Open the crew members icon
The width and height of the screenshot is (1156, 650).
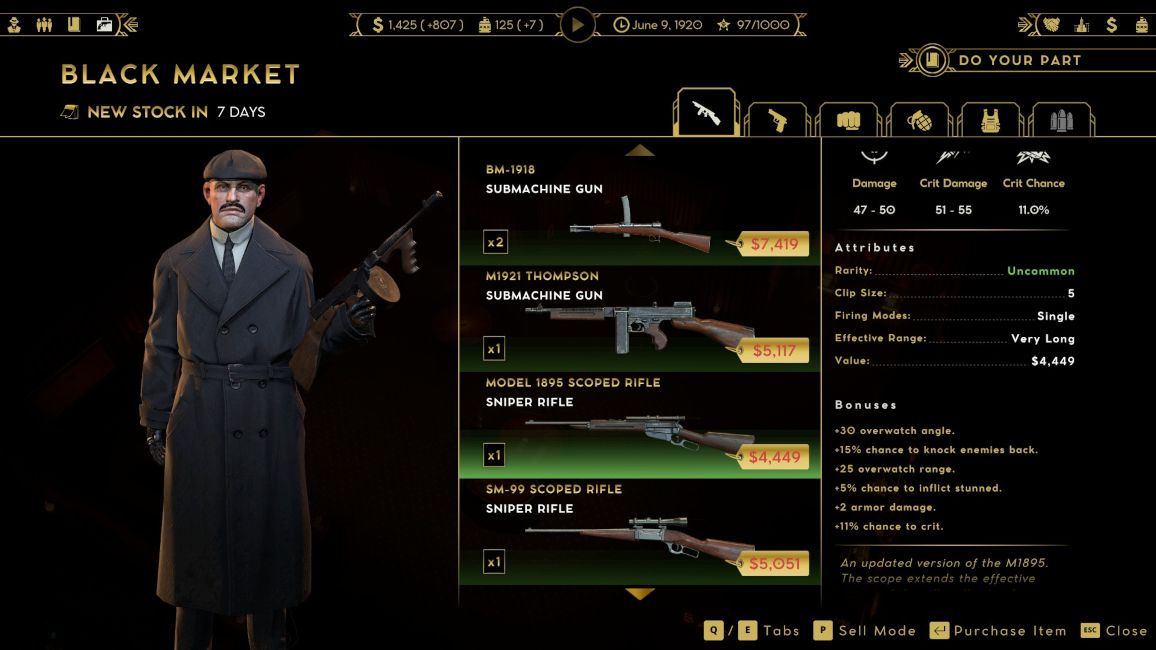pos(44,24)
